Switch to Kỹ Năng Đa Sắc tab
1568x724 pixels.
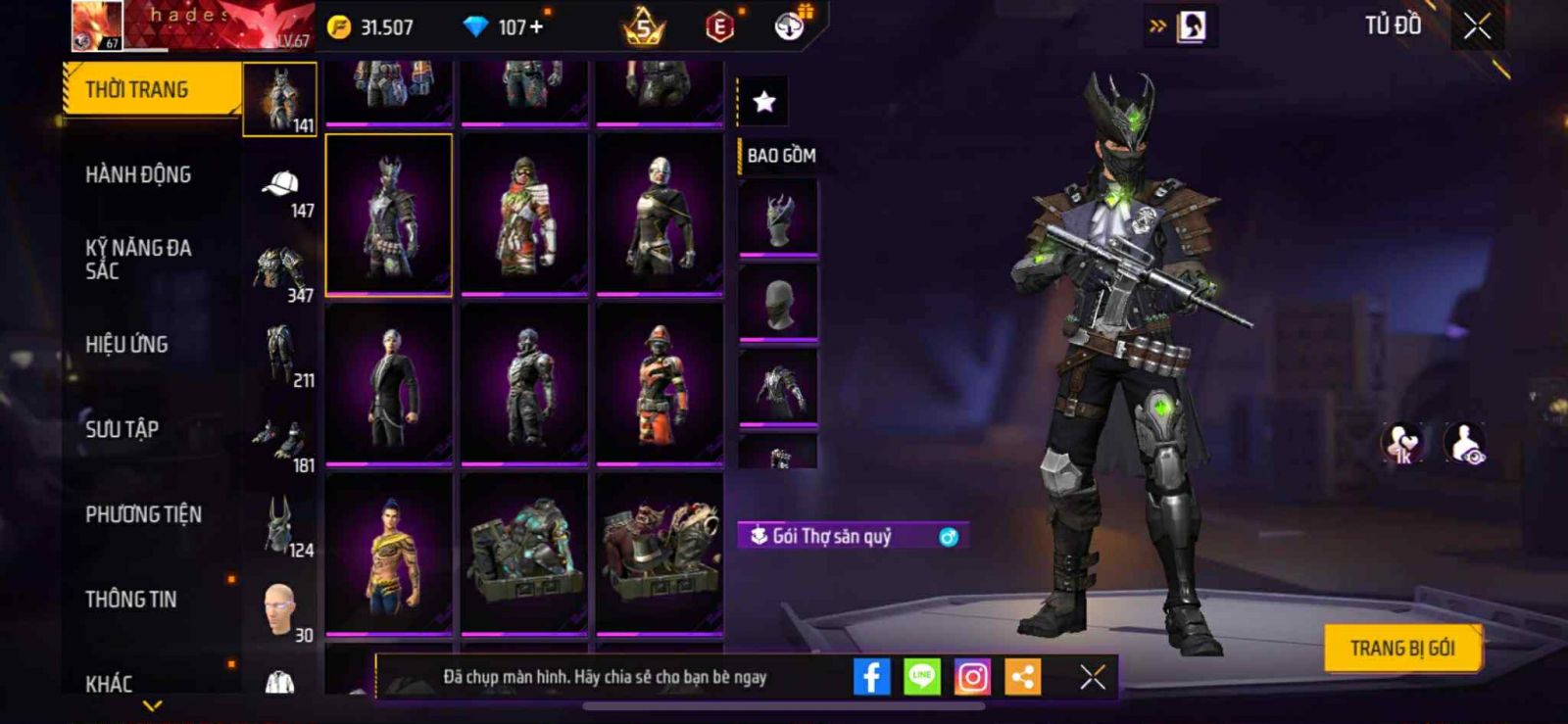coord(138,260)
